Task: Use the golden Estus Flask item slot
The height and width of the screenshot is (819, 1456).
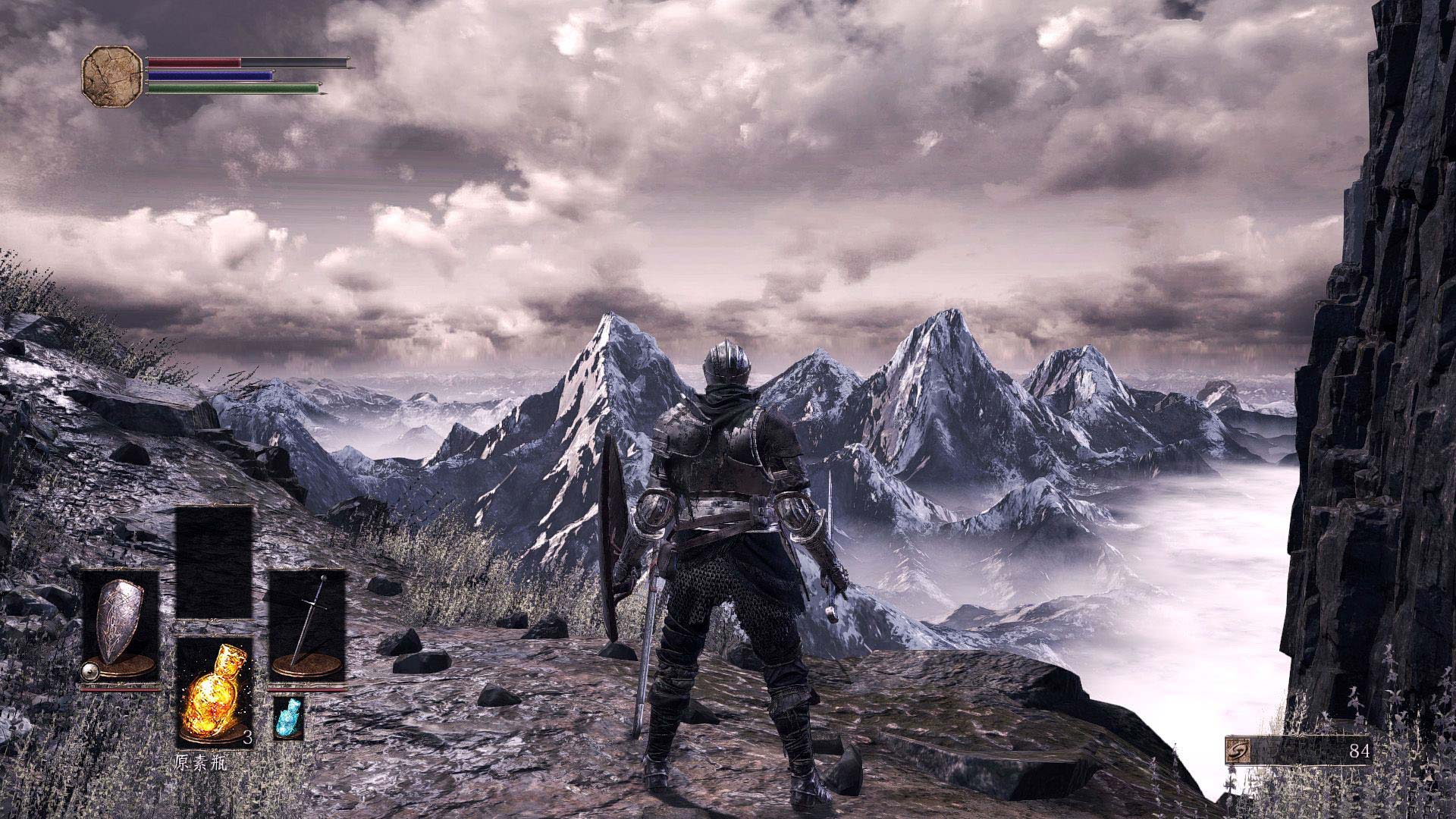Action: [x=214, y=692]
